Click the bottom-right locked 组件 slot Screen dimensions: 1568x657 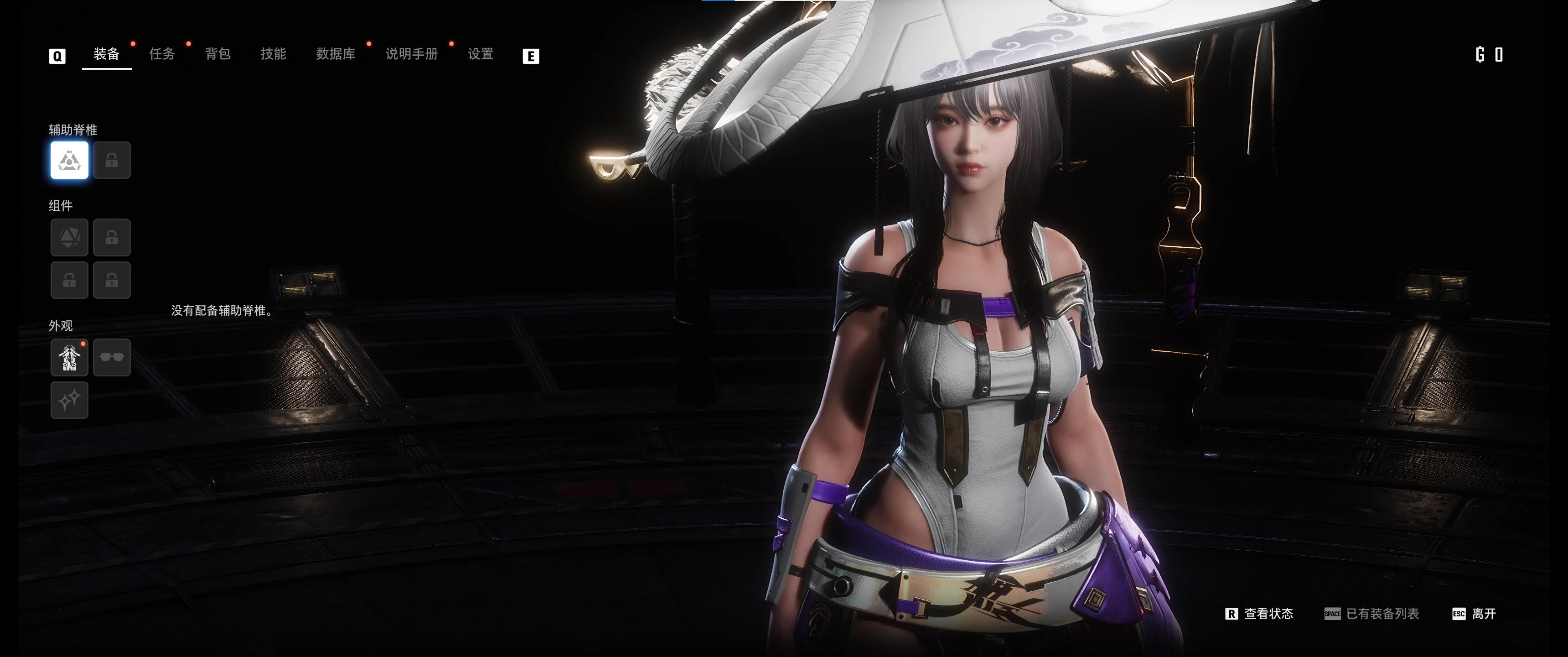(x=112, y=281)
